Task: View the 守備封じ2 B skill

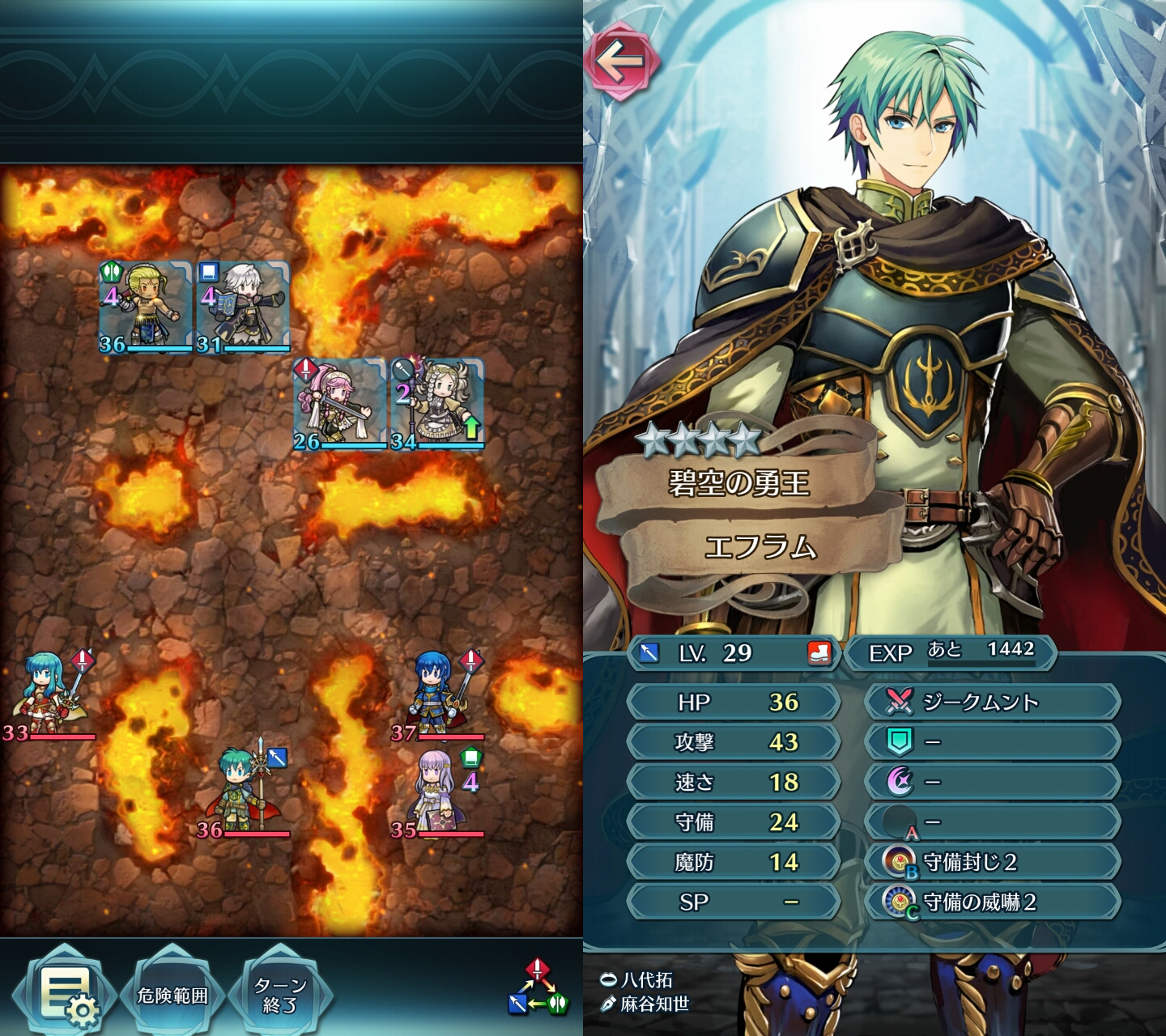Action: click(993, 862)
